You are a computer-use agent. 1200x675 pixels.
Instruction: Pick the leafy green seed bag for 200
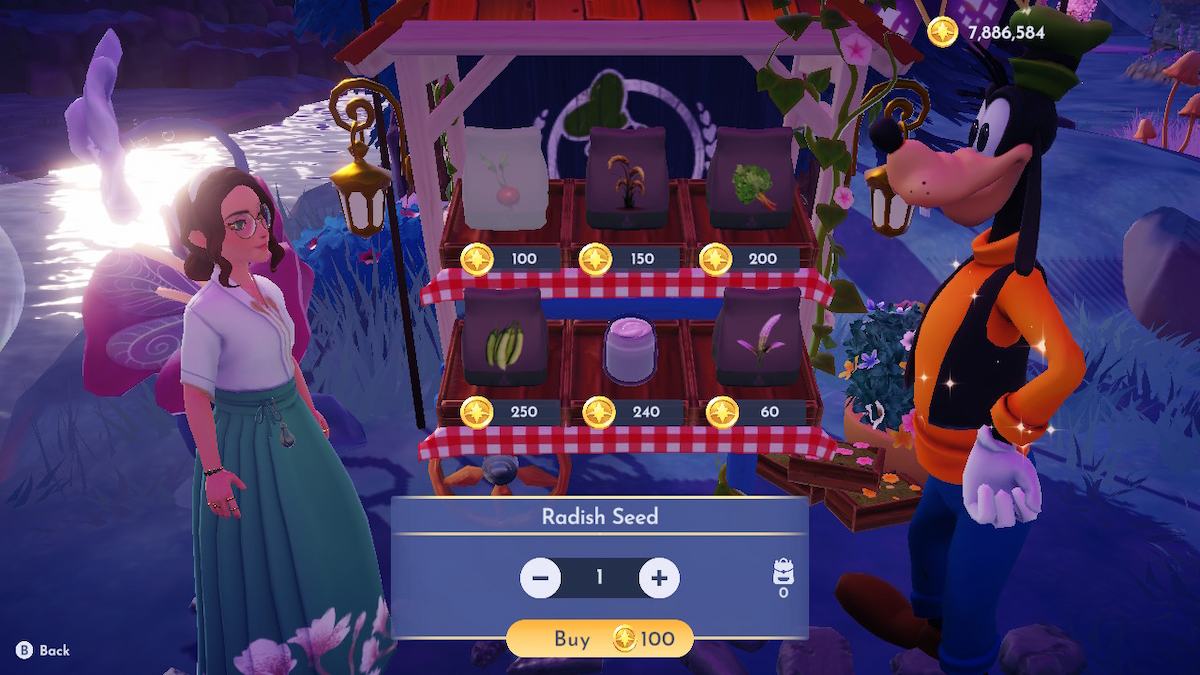[757, 180]
